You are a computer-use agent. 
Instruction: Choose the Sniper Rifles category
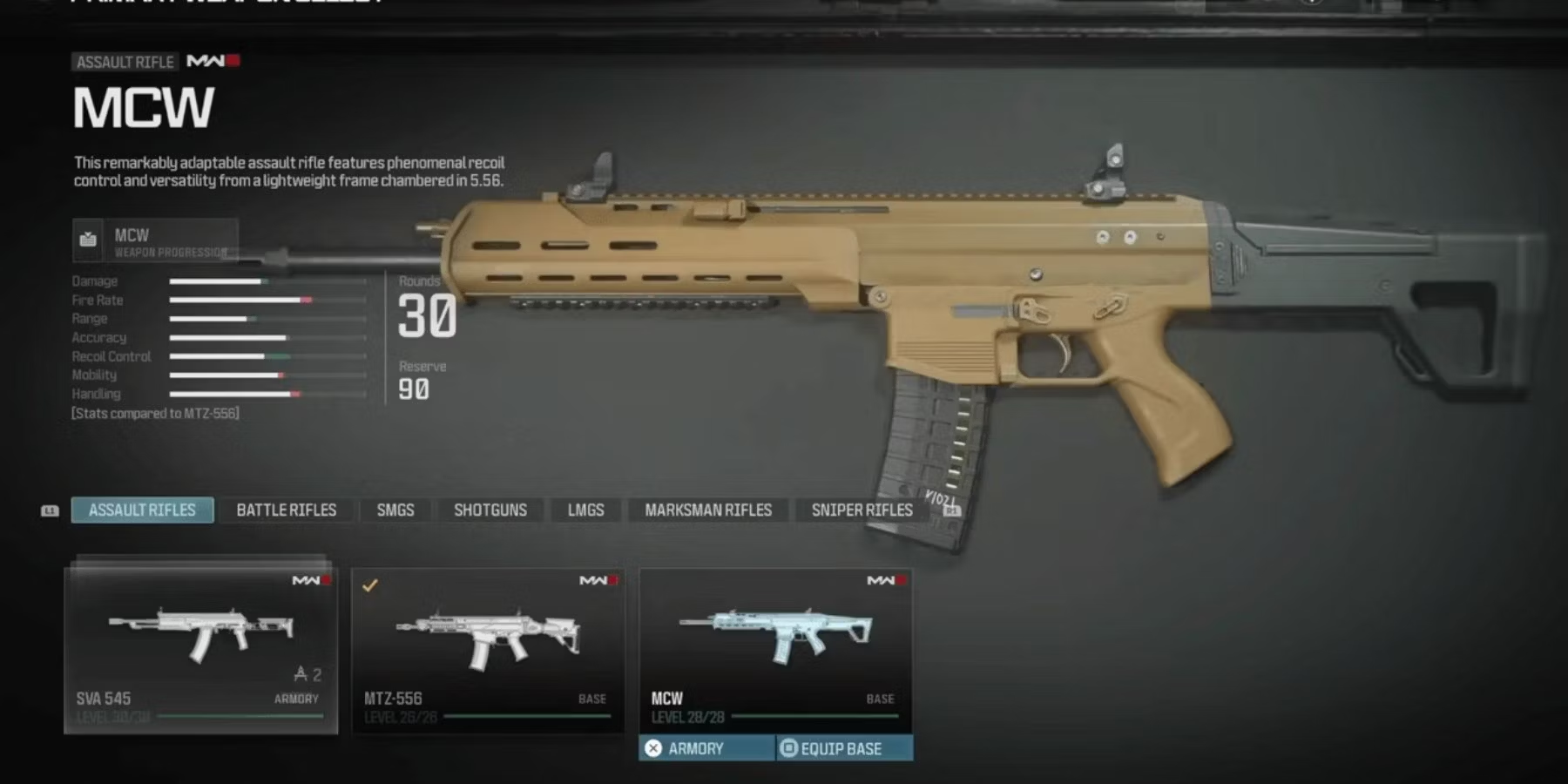click(x=862, y=510)
